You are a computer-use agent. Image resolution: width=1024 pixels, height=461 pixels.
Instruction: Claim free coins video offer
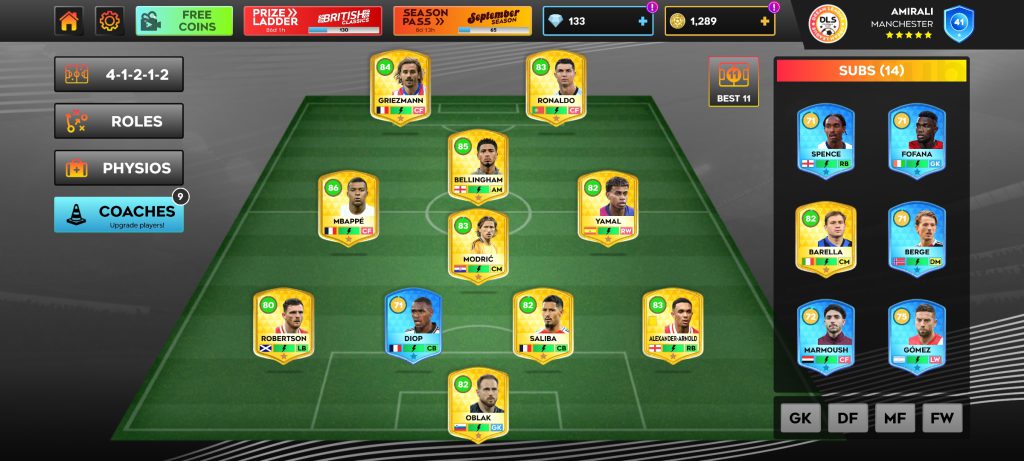(x=184, y=21)
